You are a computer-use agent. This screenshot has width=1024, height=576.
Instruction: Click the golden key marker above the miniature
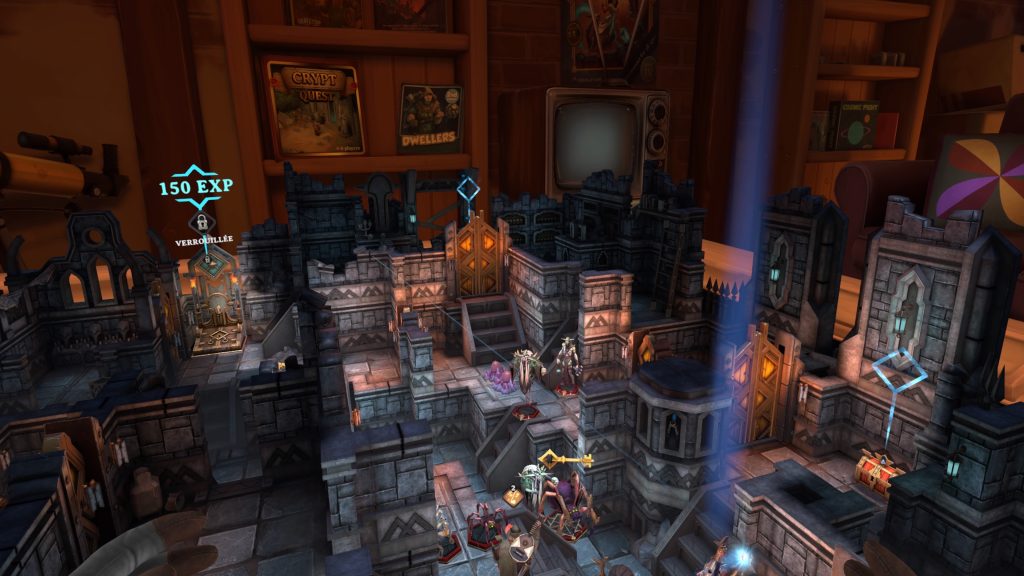pos(564,460)
